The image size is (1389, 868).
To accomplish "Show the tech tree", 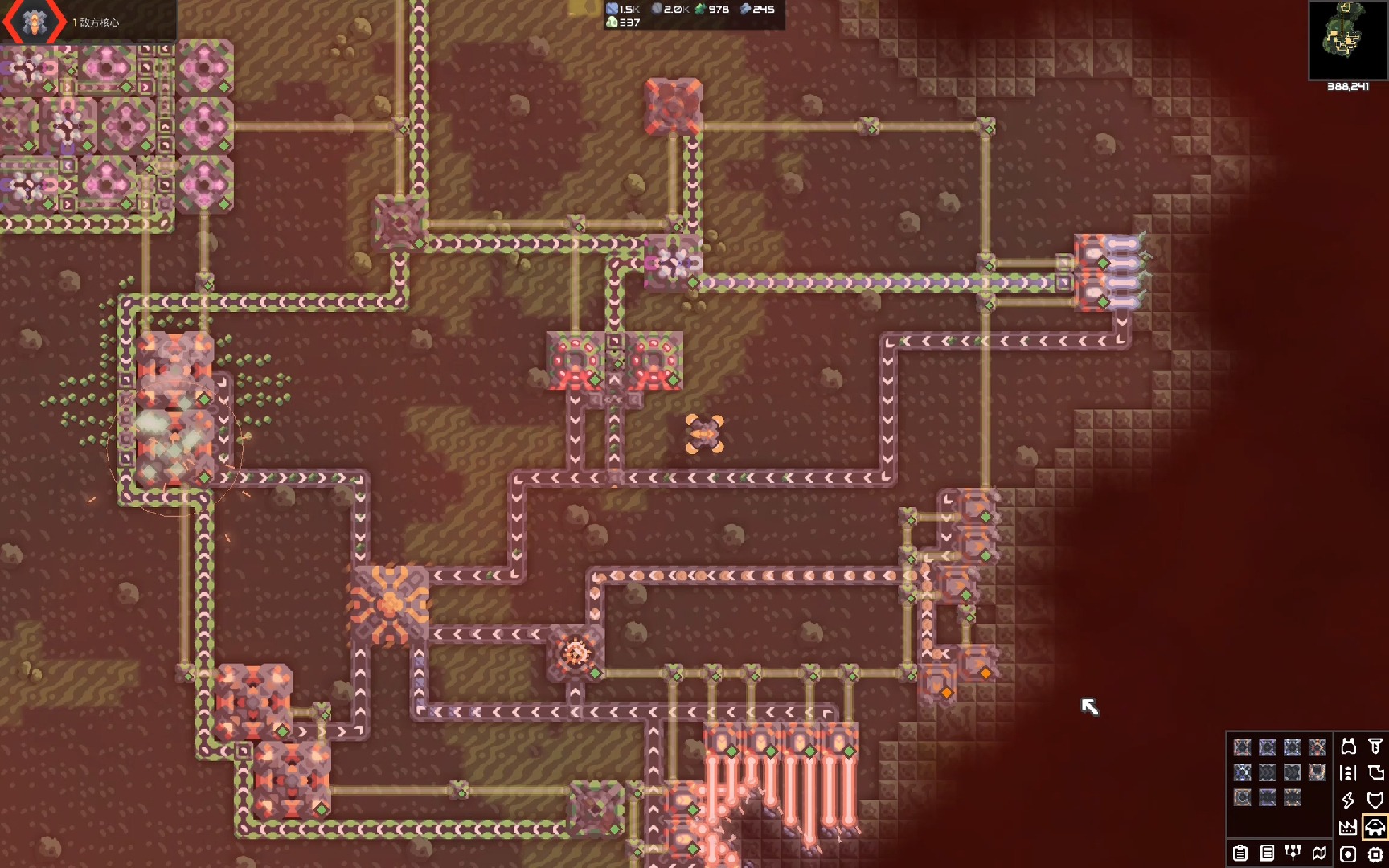I will 1293,853.
